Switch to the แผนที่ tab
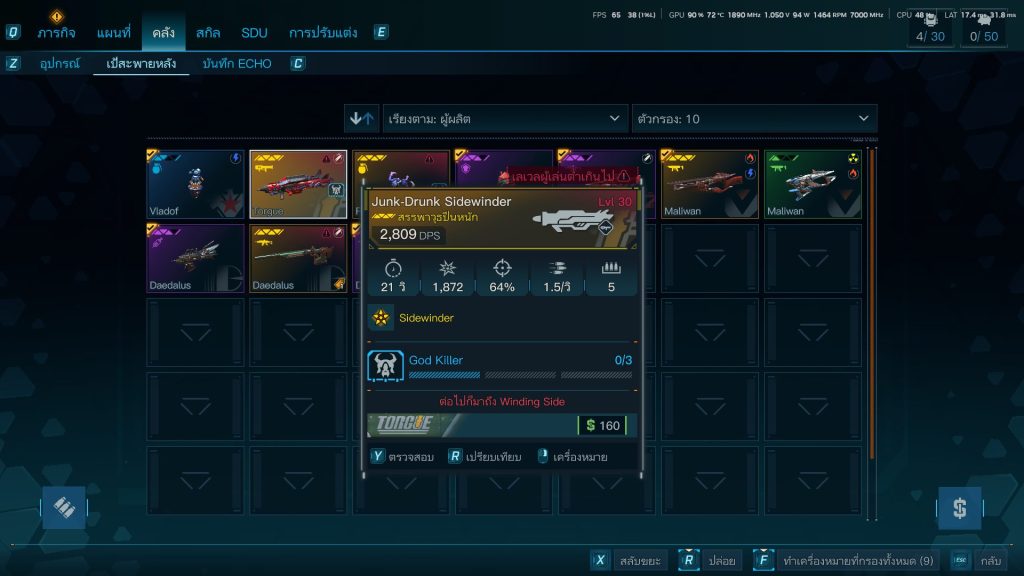 click(x=113, y=32)
